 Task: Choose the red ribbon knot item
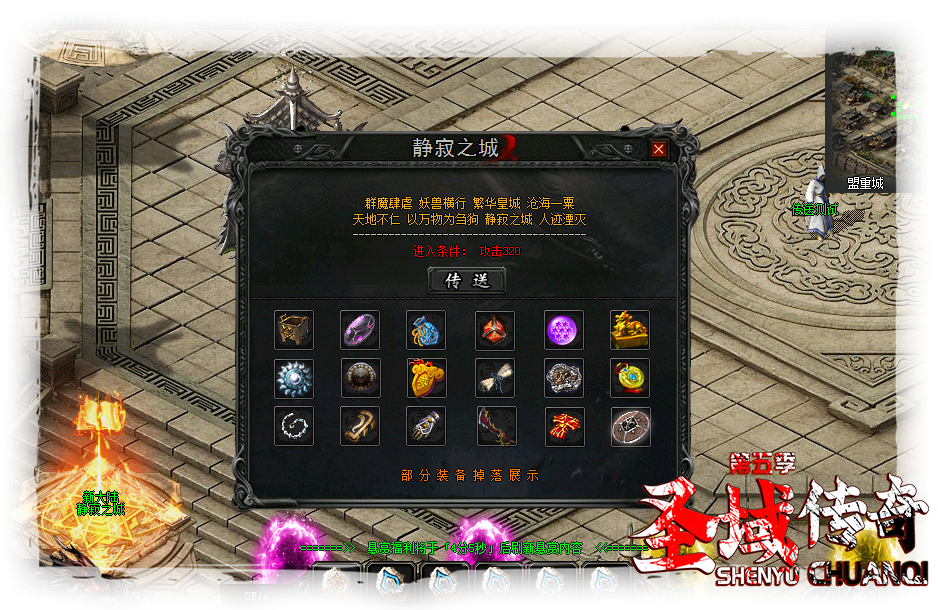[564, 426]
